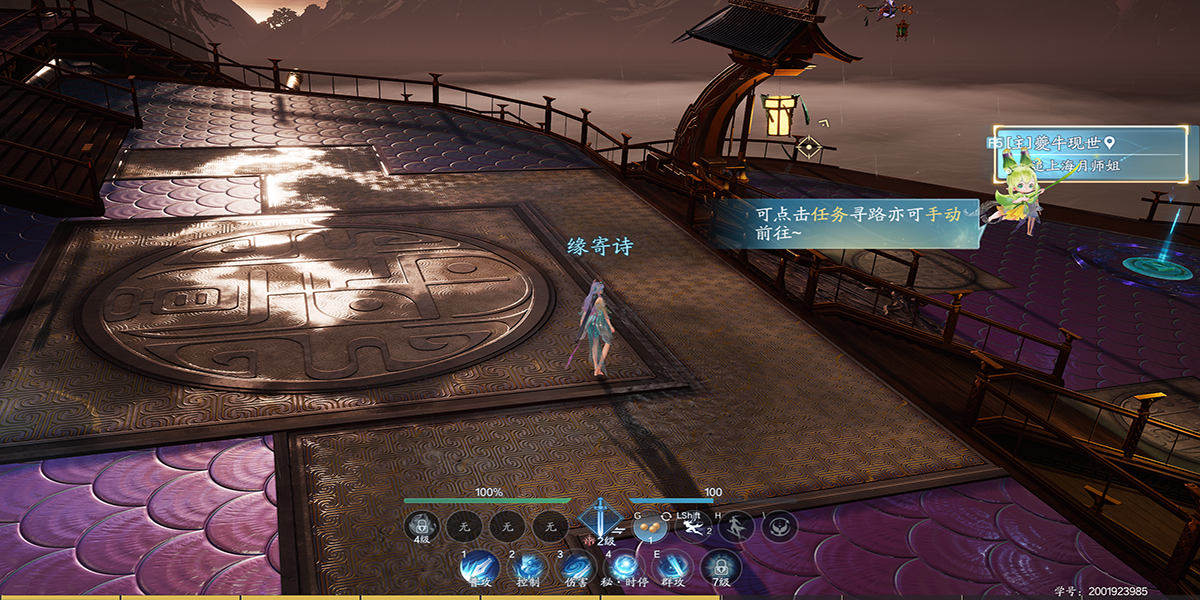Click the circular wings emblem icon
Viewport: 1200px width, 600px height.
tap(779, 526)
